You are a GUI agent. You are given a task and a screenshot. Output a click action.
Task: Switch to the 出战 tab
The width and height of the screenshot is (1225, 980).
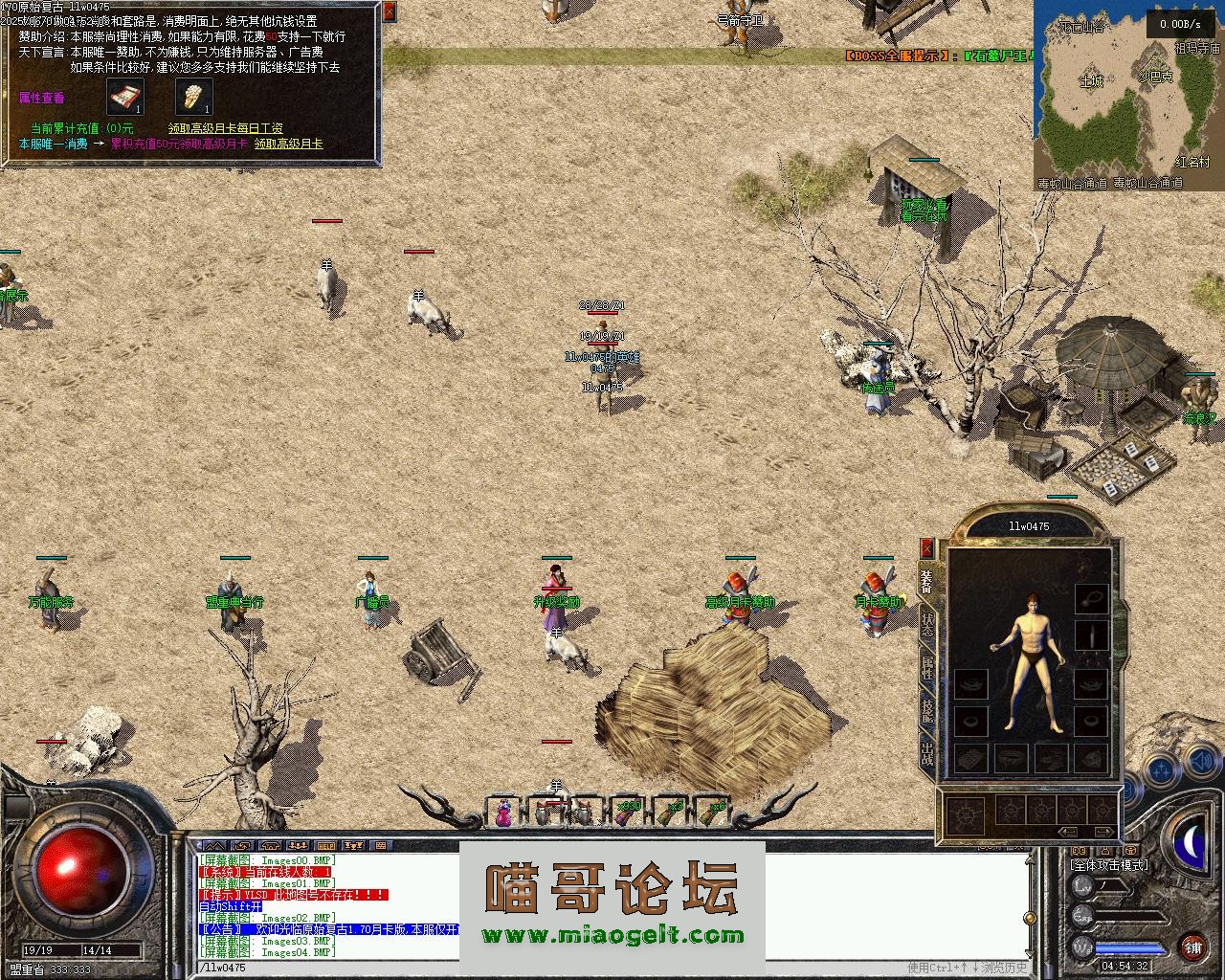tap(926, 753)
